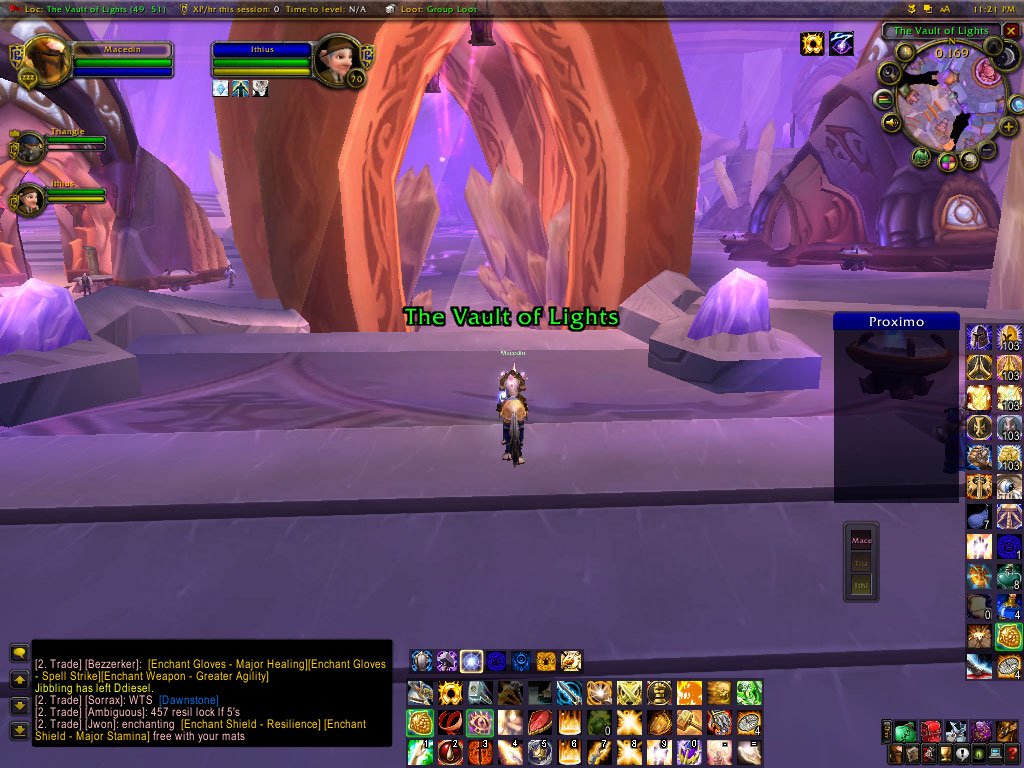
Task: Open the chat speech bubble button
Action: click(x=18, y=652)
